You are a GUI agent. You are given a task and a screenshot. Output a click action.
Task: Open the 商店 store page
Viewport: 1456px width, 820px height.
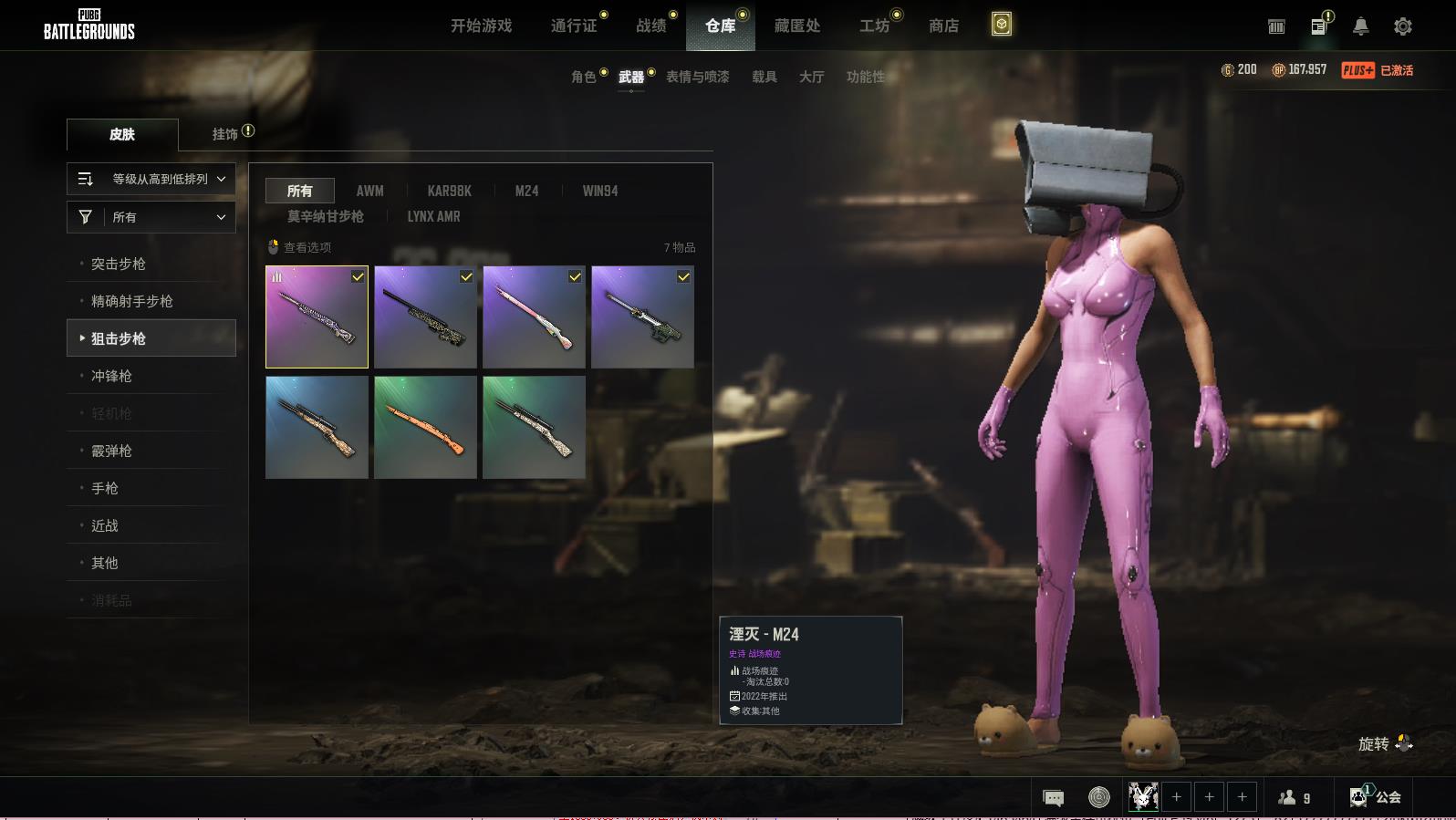point(943,26)
